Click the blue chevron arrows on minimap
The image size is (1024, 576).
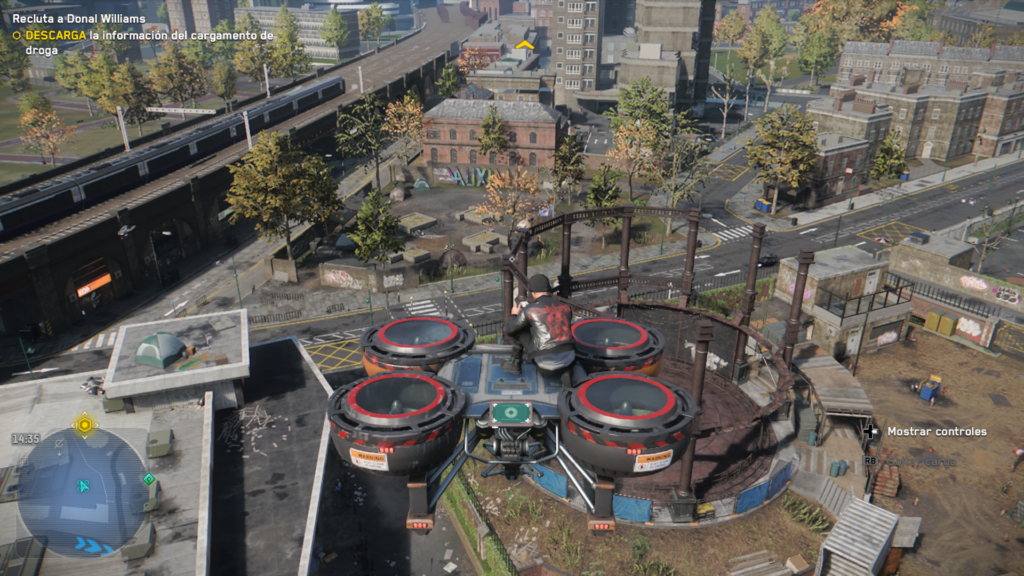[x=95, y=546]
